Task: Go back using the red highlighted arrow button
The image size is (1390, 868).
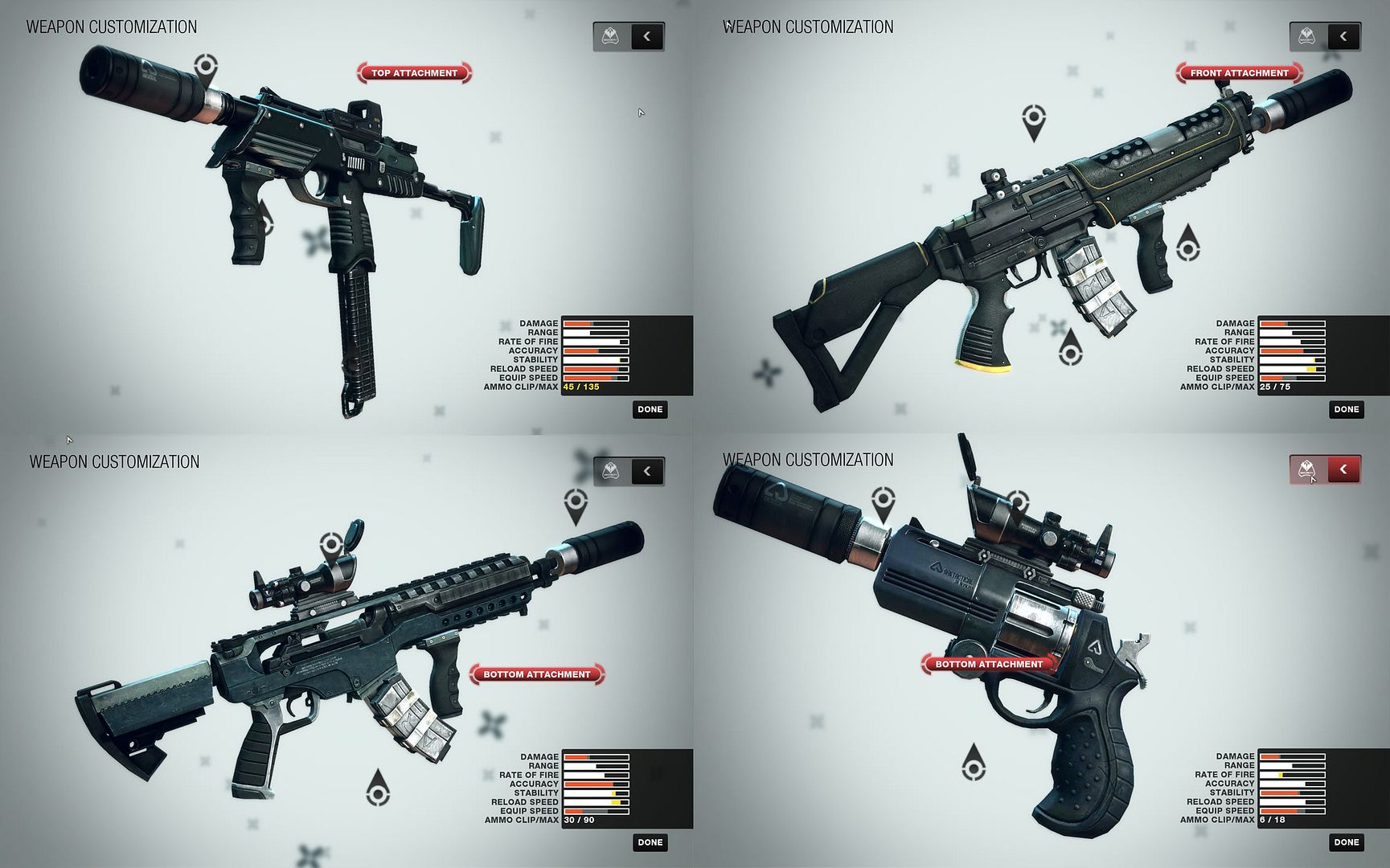Action: click(1343, 469)
